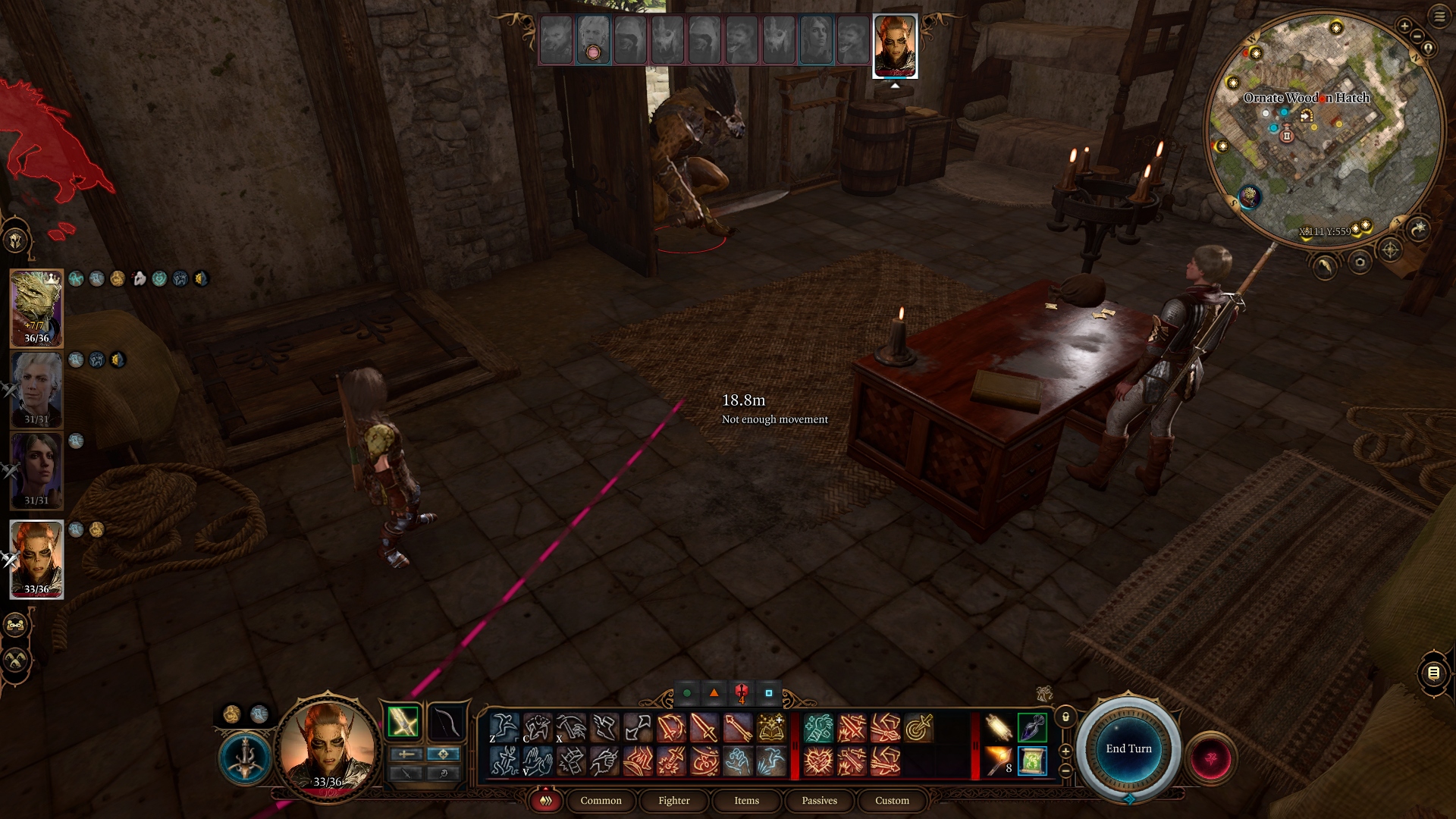1456x819 pixels.
Task: Switch to the Custom hotbar tab
Action: 892,801
